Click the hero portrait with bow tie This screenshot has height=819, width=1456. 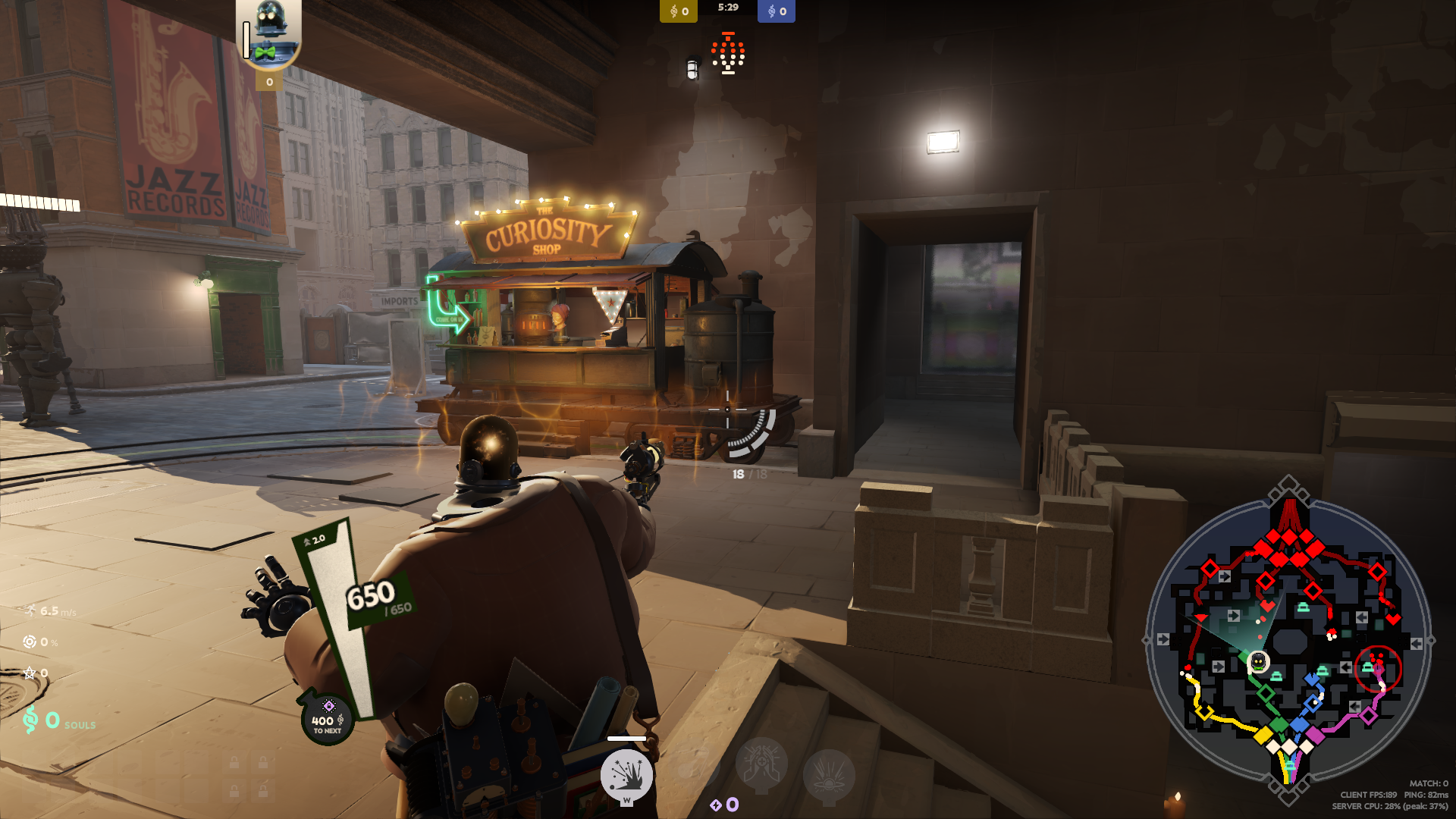(268, 34)
